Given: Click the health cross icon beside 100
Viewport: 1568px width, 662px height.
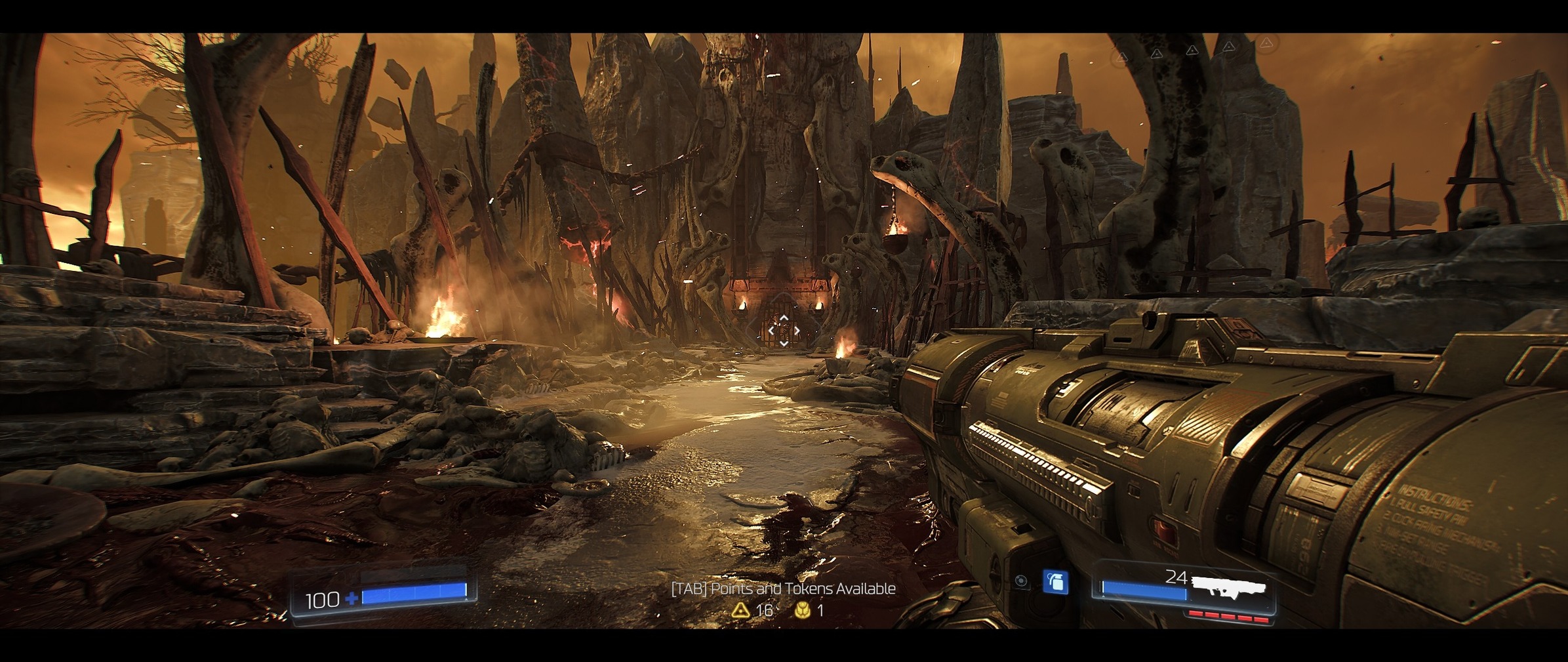Looking at the screenshot, I should tap(352, 598).
